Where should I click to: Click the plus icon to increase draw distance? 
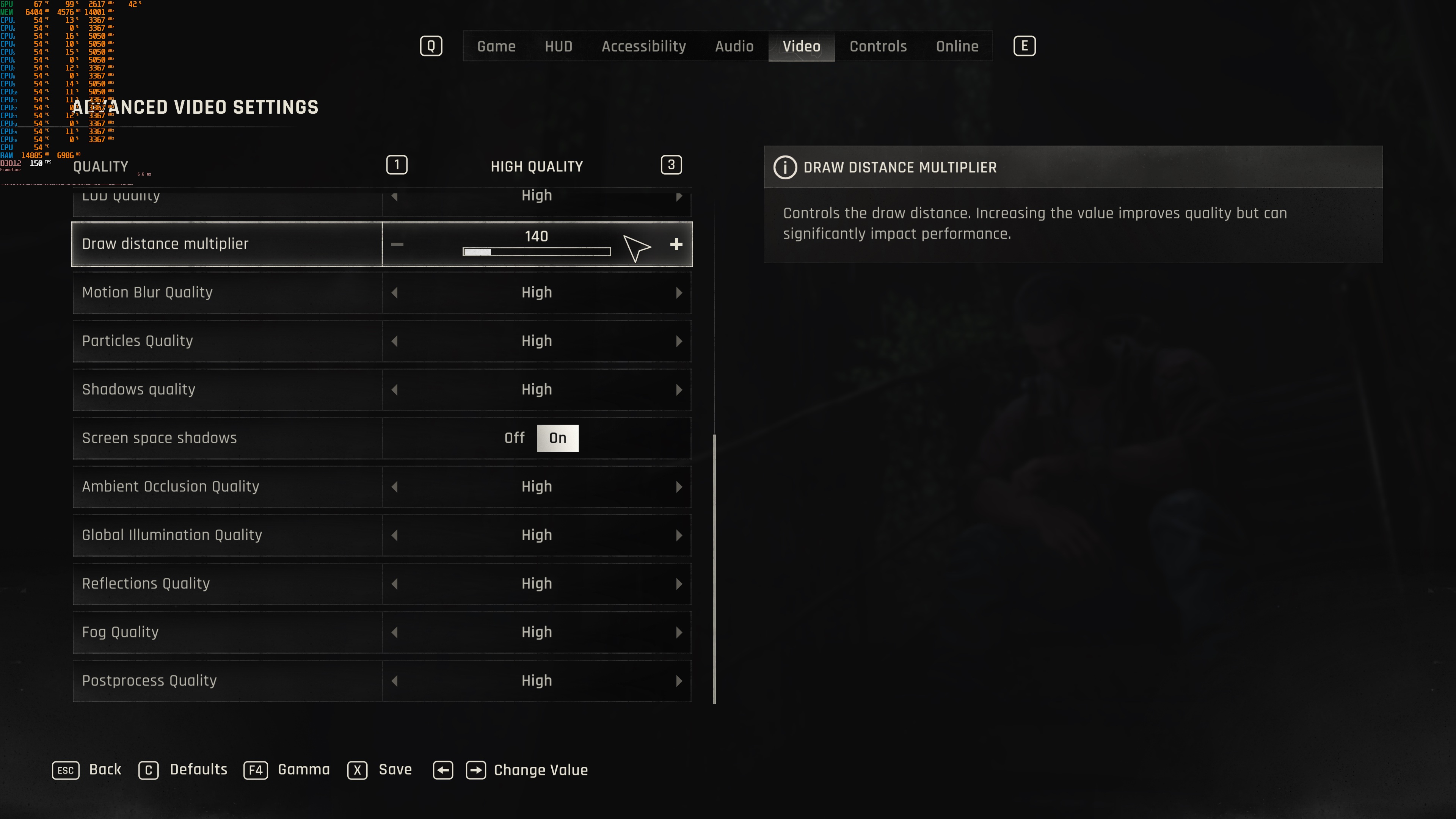[676, 244]
